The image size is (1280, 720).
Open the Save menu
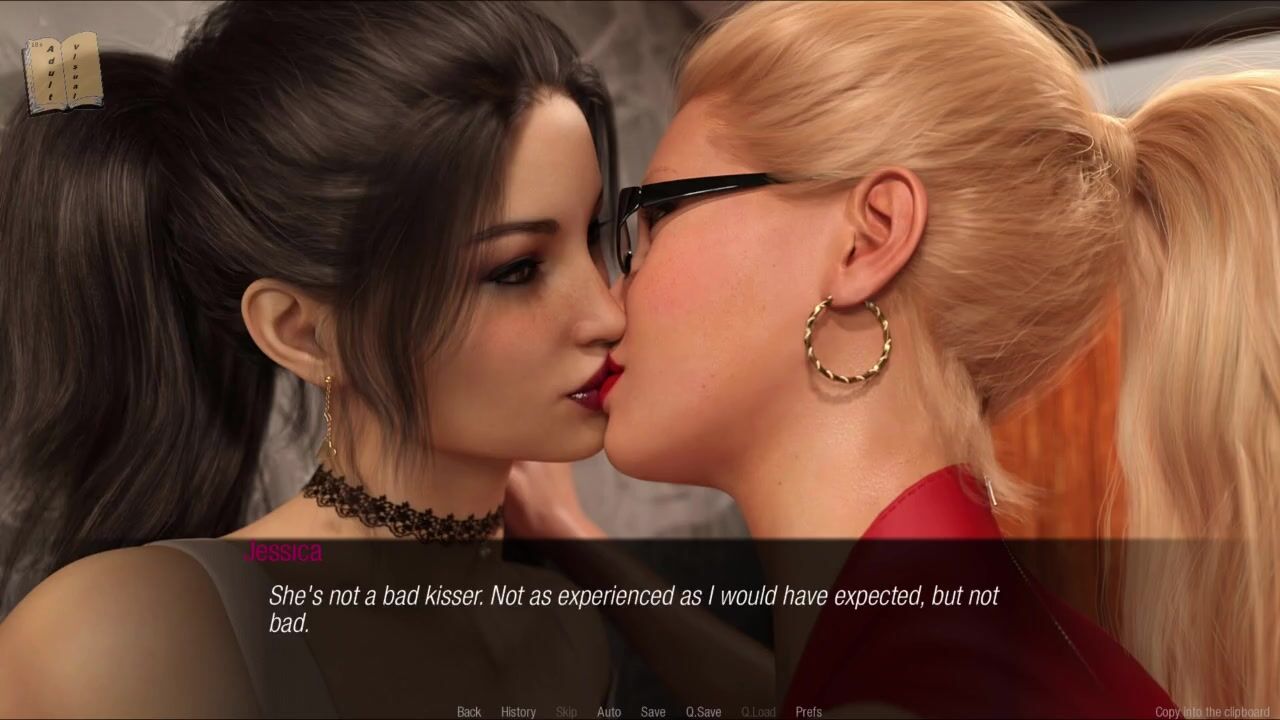(653, 712)
